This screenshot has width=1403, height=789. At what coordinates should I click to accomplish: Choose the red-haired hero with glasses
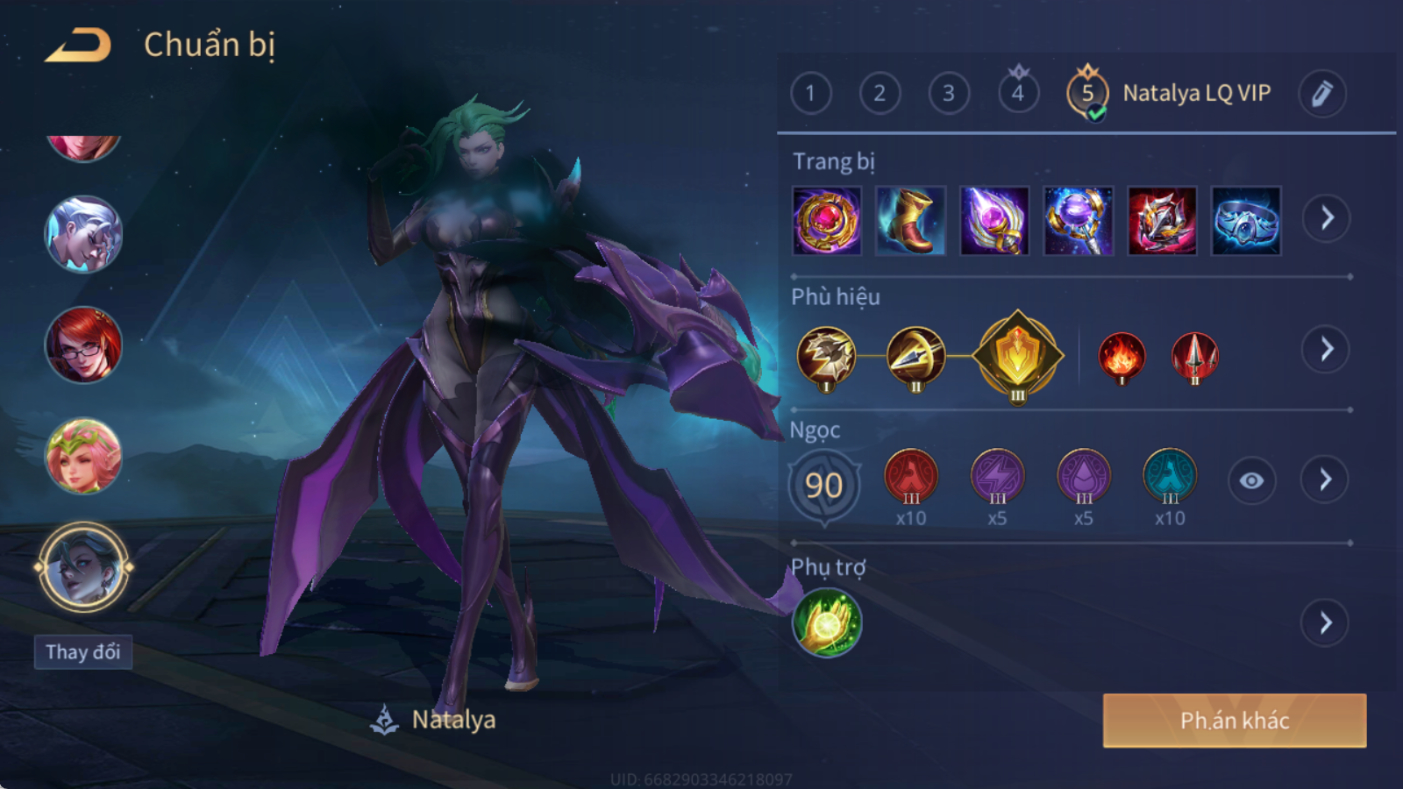pos(83,345)
